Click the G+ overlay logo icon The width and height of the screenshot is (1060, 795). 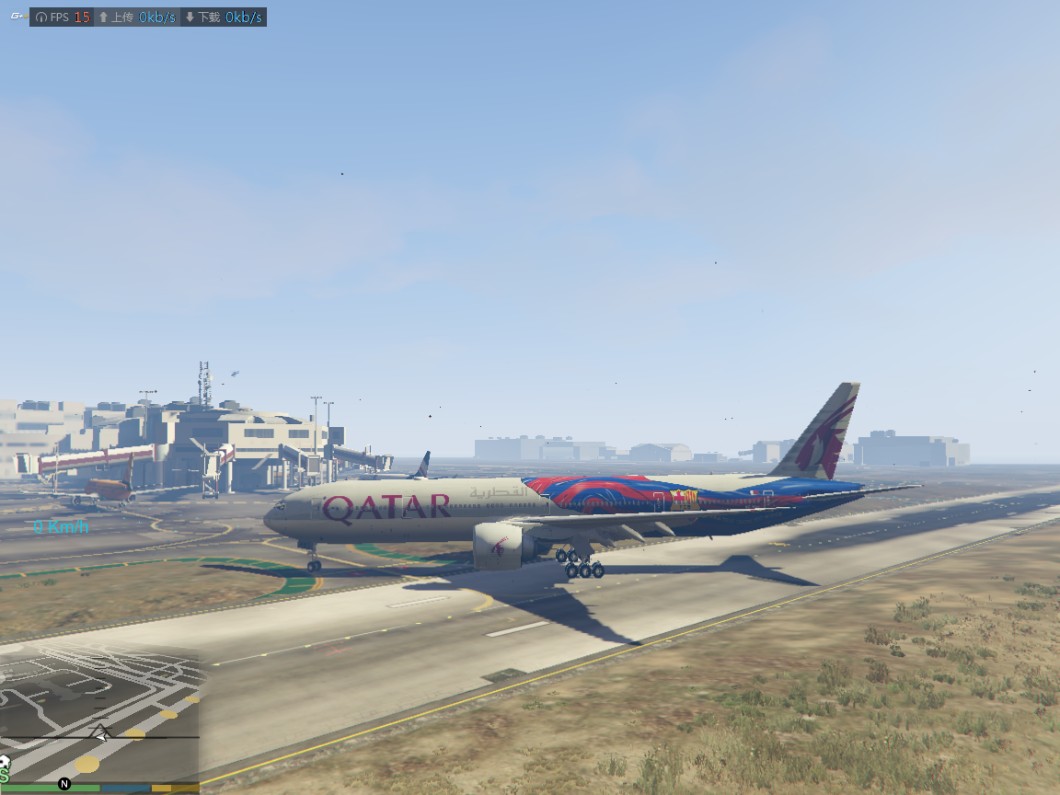pos(17,17)
